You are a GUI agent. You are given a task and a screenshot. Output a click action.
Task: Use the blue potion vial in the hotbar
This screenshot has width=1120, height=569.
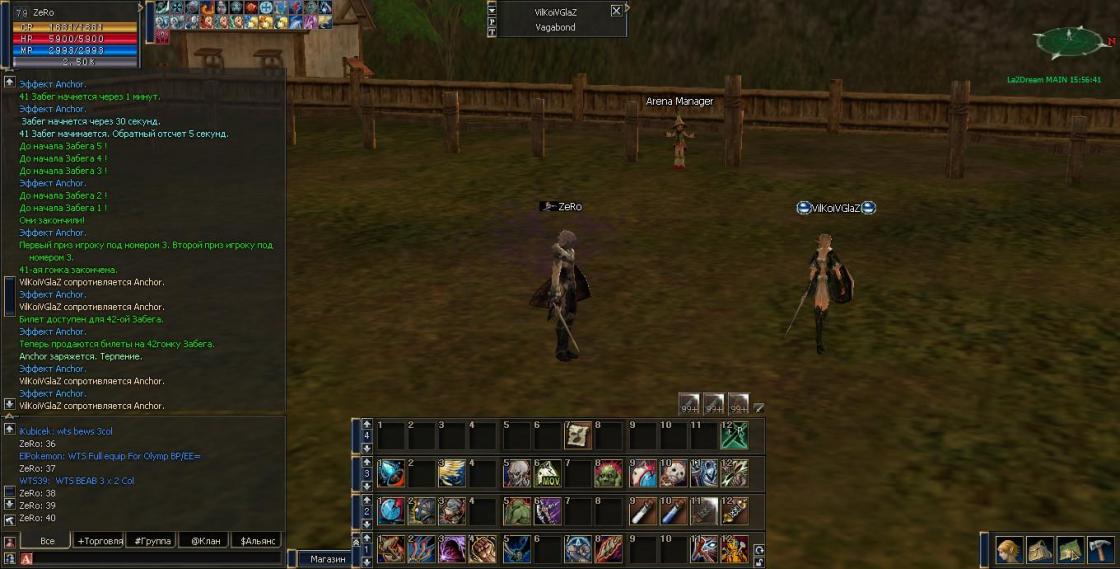[x=670, y=511]
